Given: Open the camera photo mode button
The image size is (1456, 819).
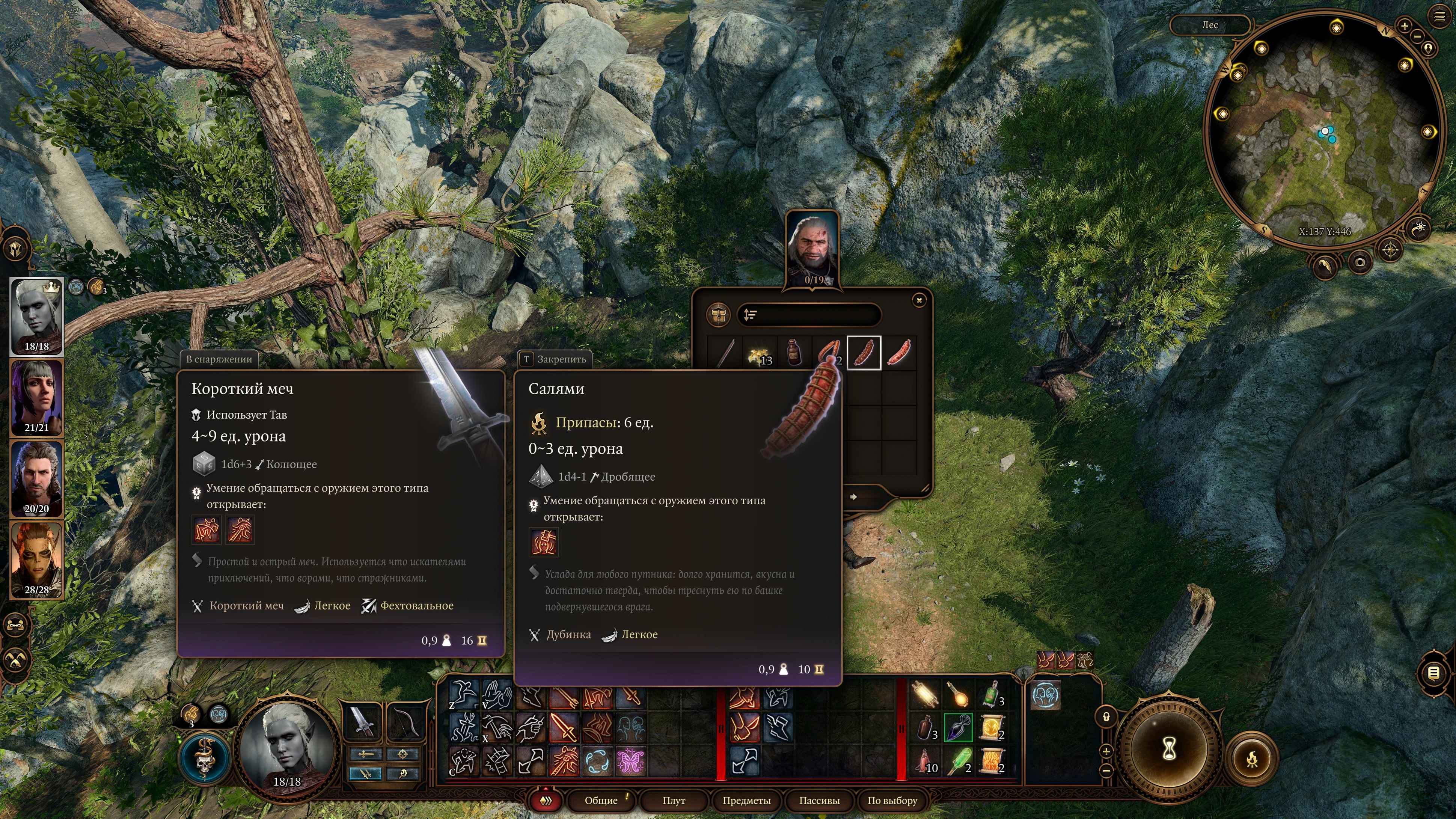Looking at the screenshot, I should (x=1360, y=262).
